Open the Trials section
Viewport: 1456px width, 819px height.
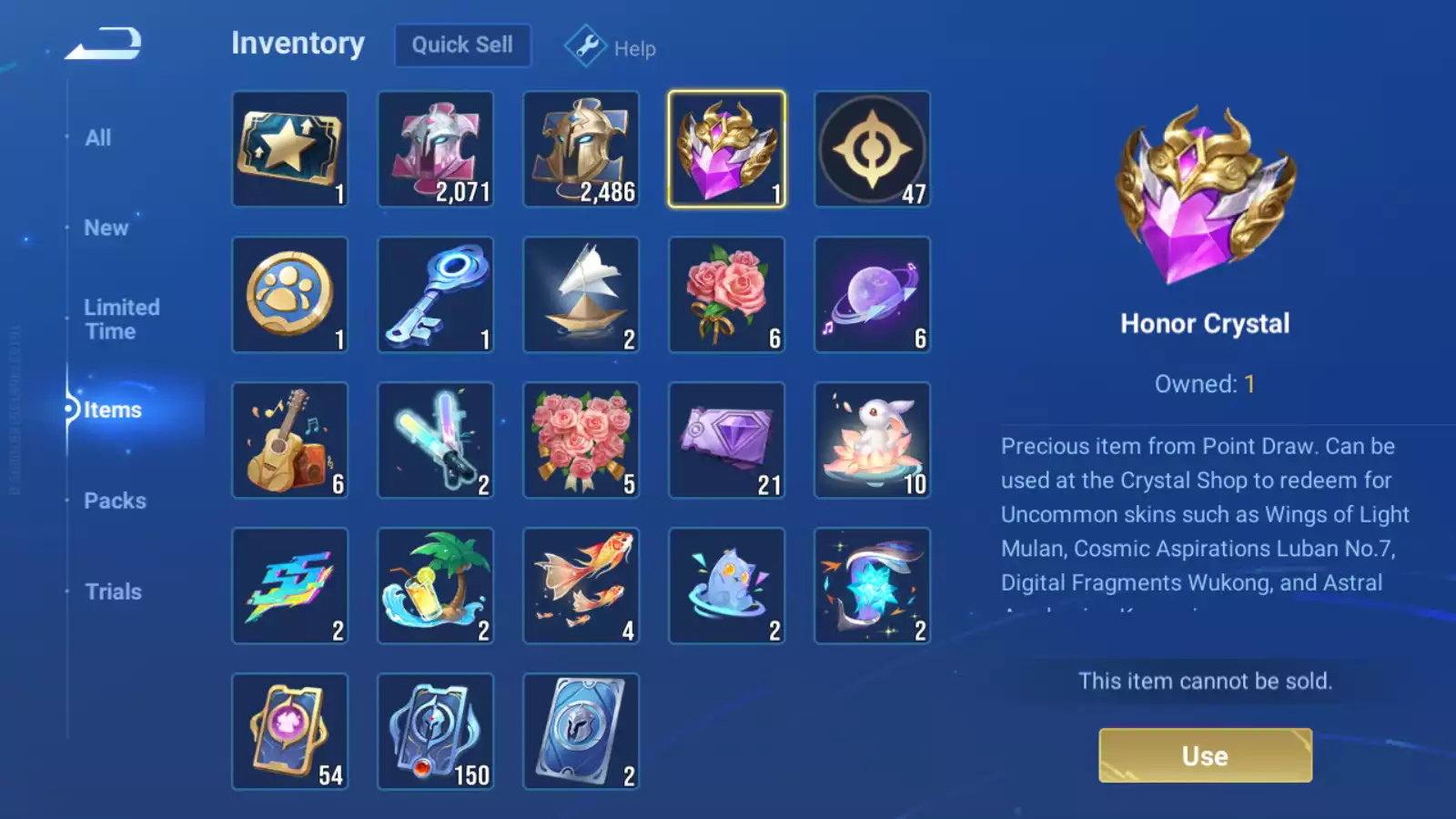pyautogui.click(x=112, y=591)
